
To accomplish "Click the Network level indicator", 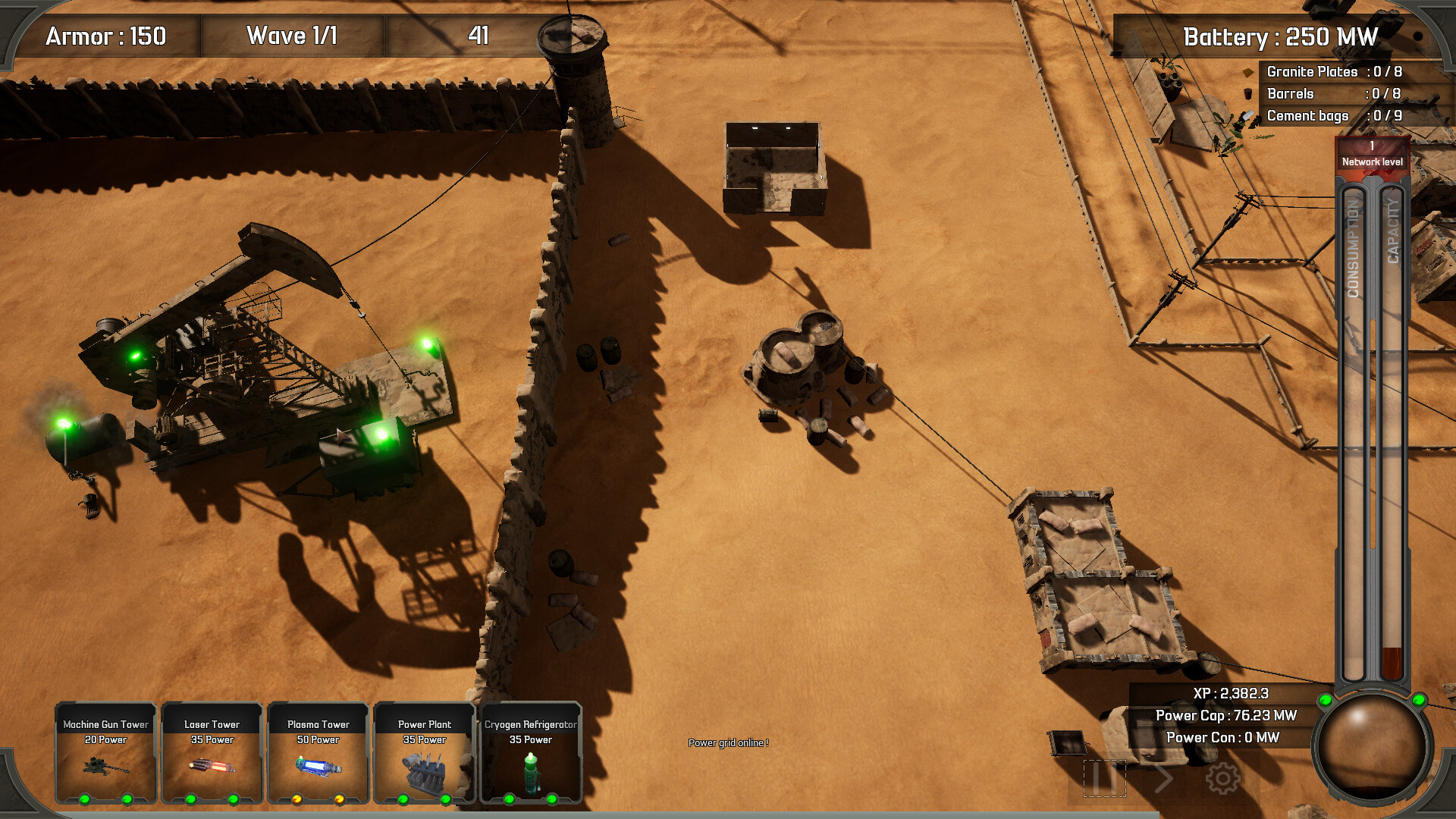I will pyautogui.click(x=1372, y=154).
